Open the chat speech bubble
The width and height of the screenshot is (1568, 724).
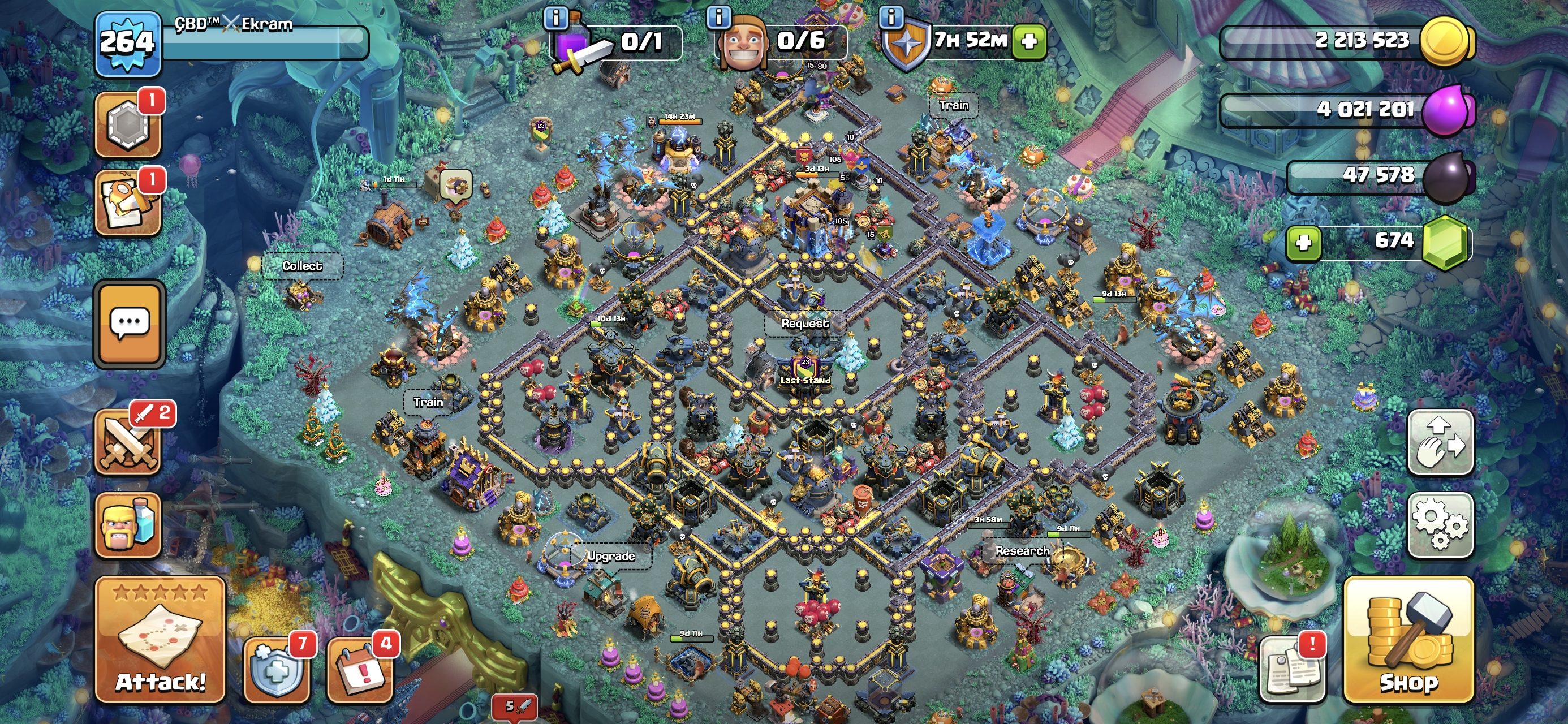pos(129,324)
